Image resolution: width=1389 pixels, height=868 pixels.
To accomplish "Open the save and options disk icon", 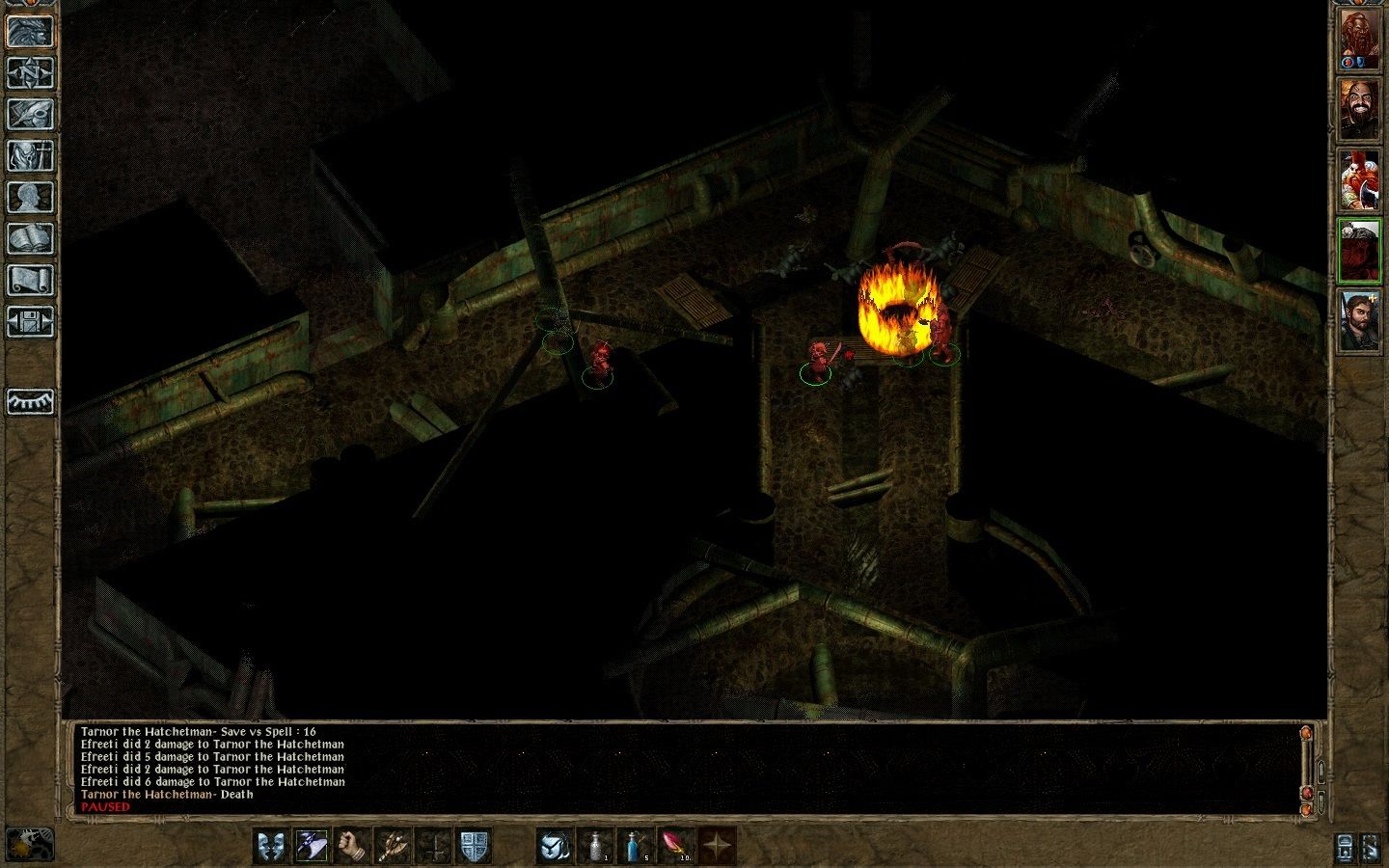I will pos(30,321).
